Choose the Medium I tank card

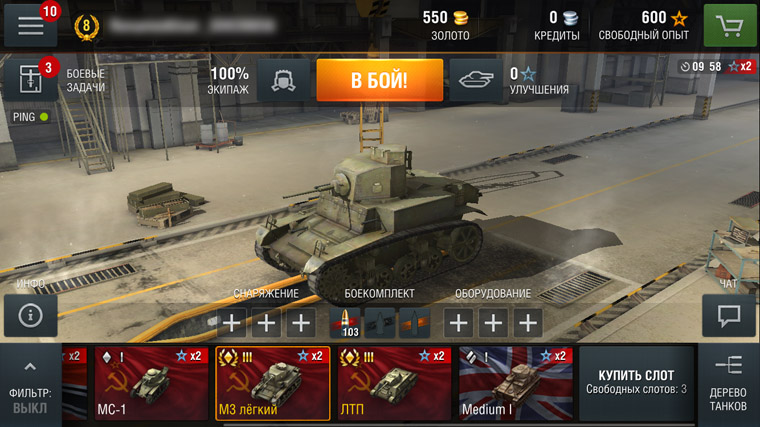click(x=514, y=384)
